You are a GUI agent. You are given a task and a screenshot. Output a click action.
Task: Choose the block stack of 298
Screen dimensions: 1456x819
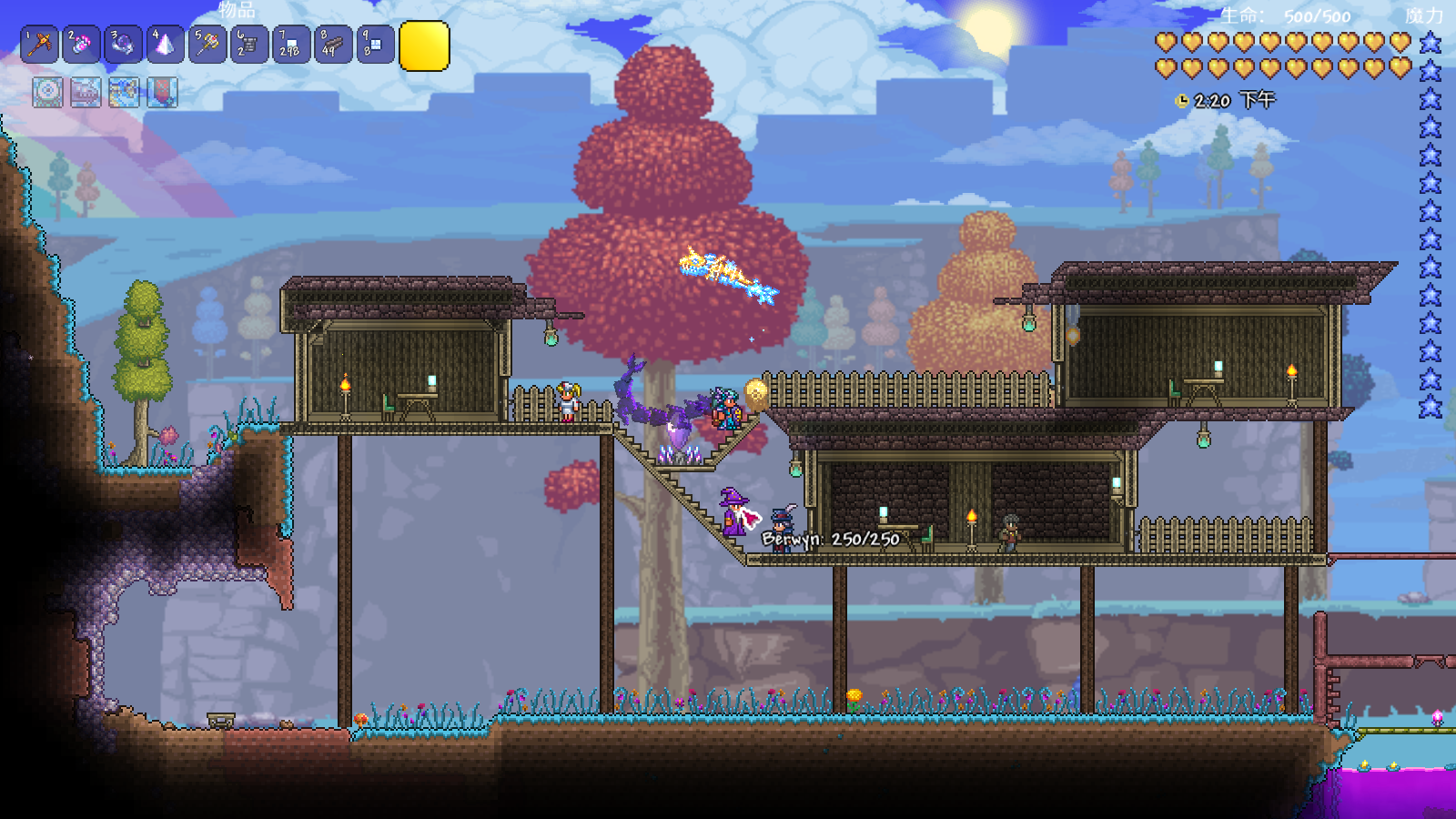coord(291,45)
